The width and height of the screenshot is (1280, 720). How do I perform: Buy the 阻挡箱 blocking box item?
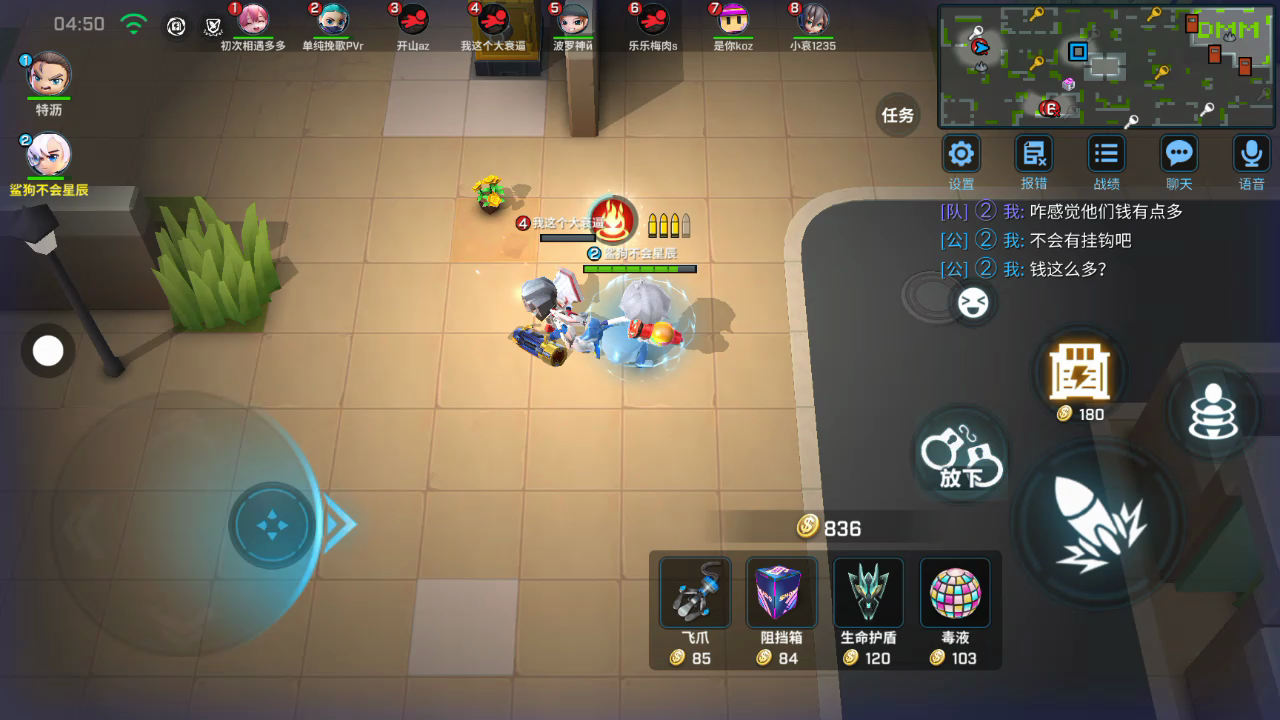click(781, 593)
